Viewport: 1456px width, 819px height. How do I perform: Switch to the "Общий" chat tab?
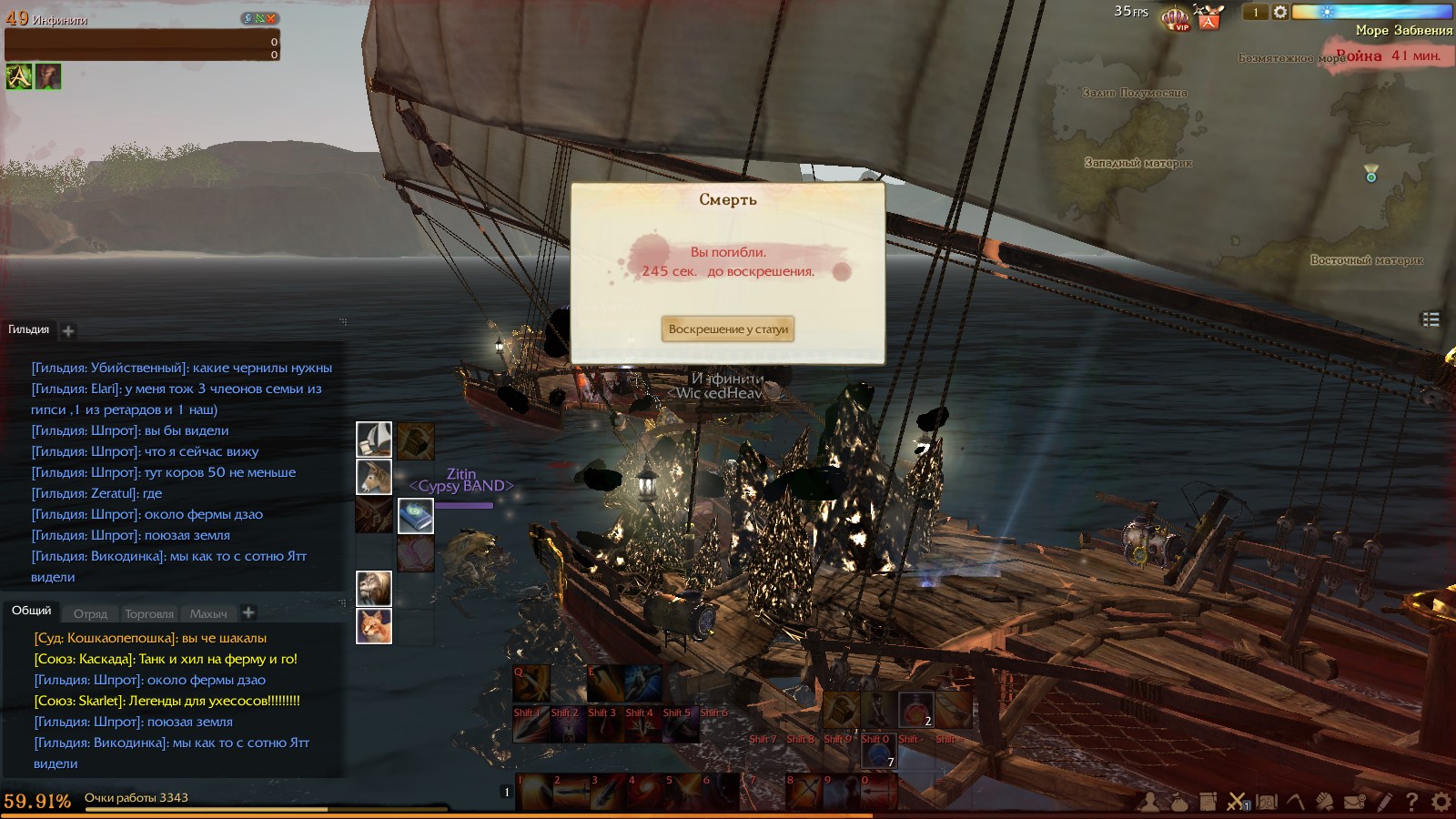31,611
